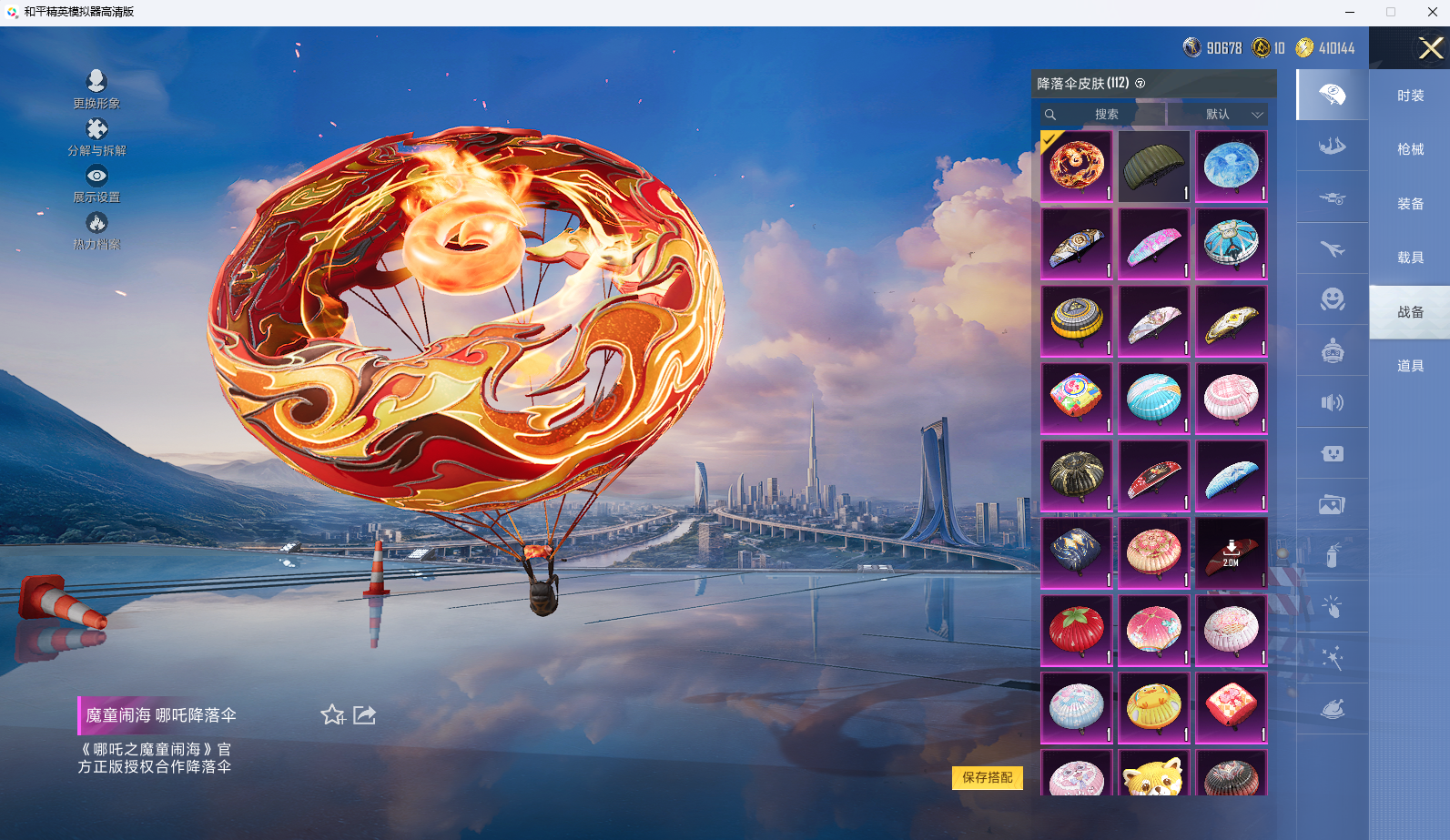Click the 搜索 search field

coord(1105,115)
